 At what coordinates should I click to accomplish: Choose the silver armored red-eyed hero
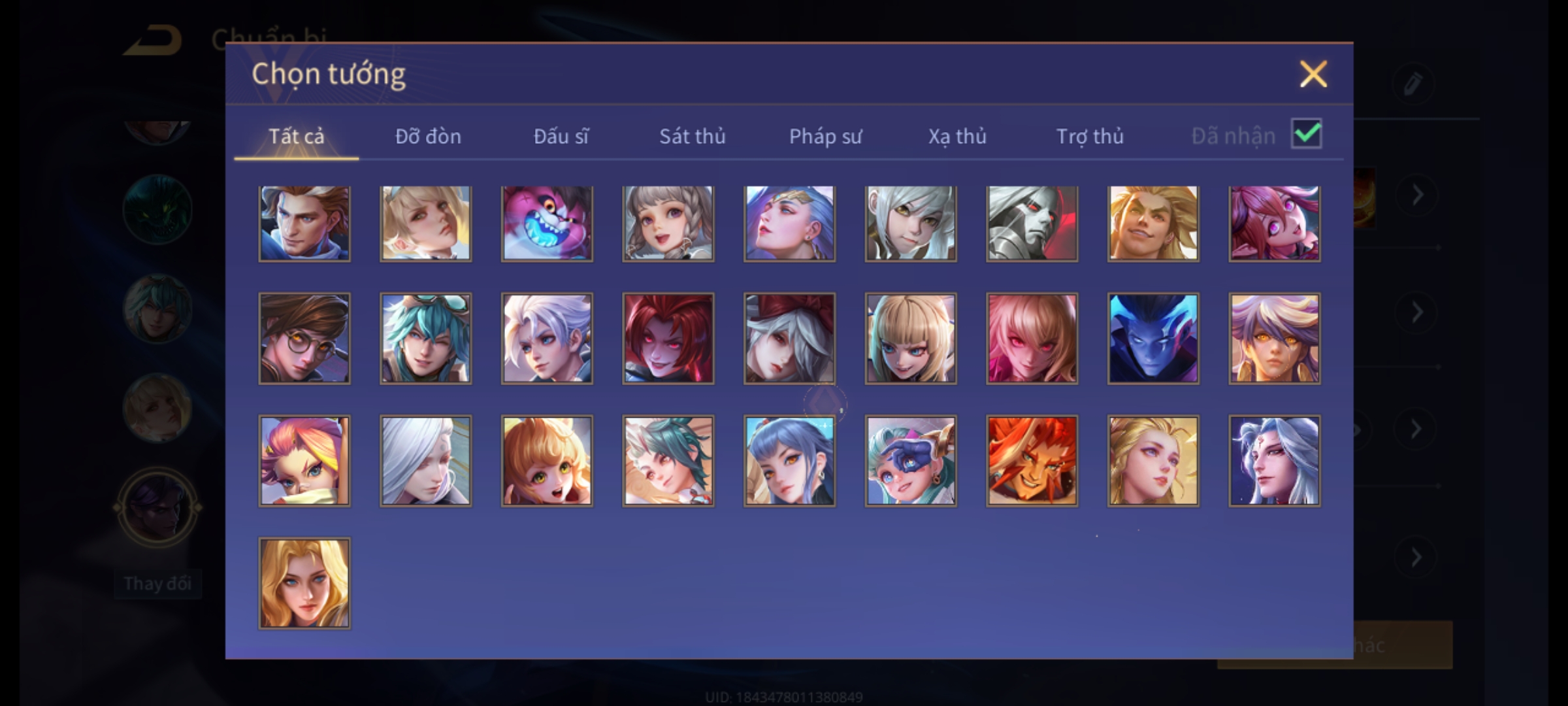(x=1032, y=224)
